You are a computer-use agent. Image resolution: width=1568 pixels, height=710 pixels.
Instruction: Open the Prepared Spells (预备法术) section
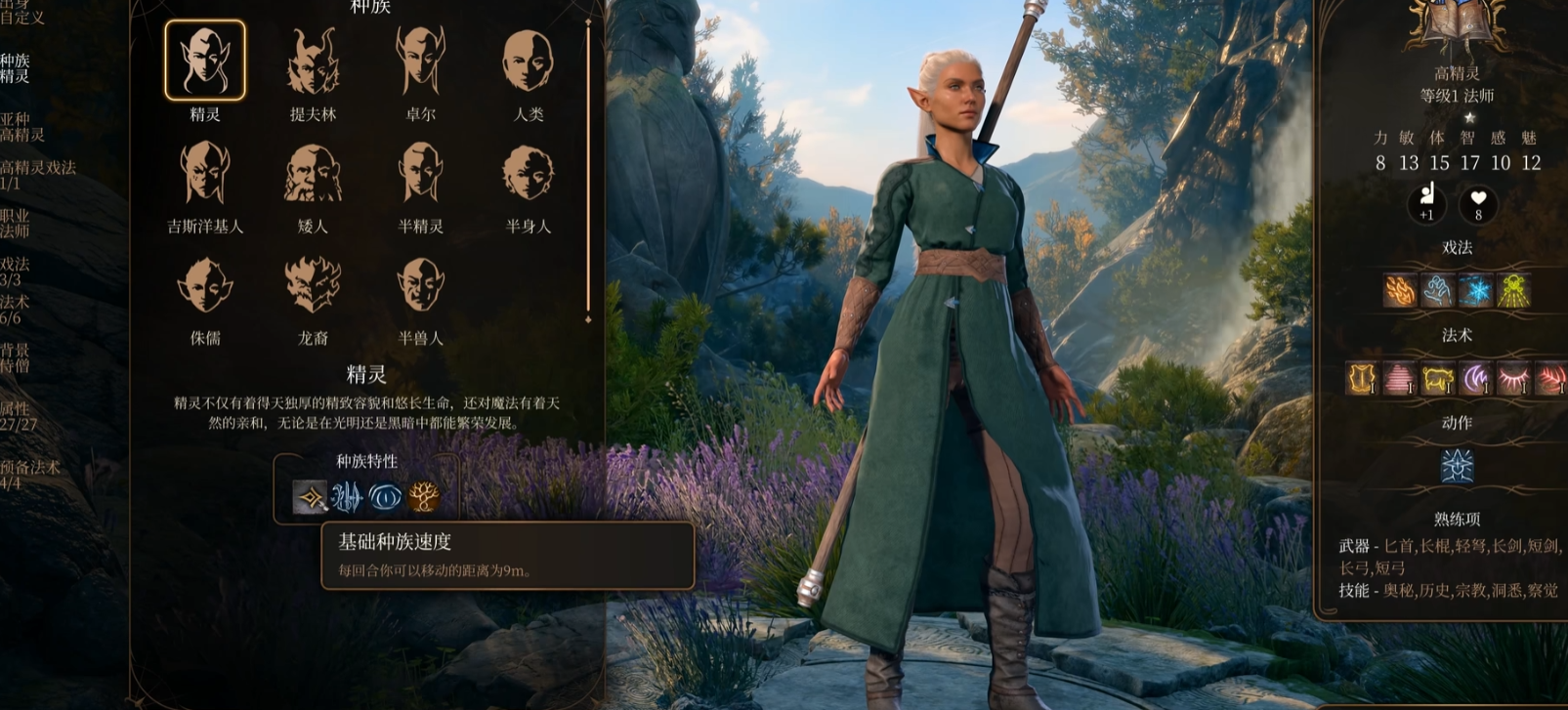[x=29, y=475]
